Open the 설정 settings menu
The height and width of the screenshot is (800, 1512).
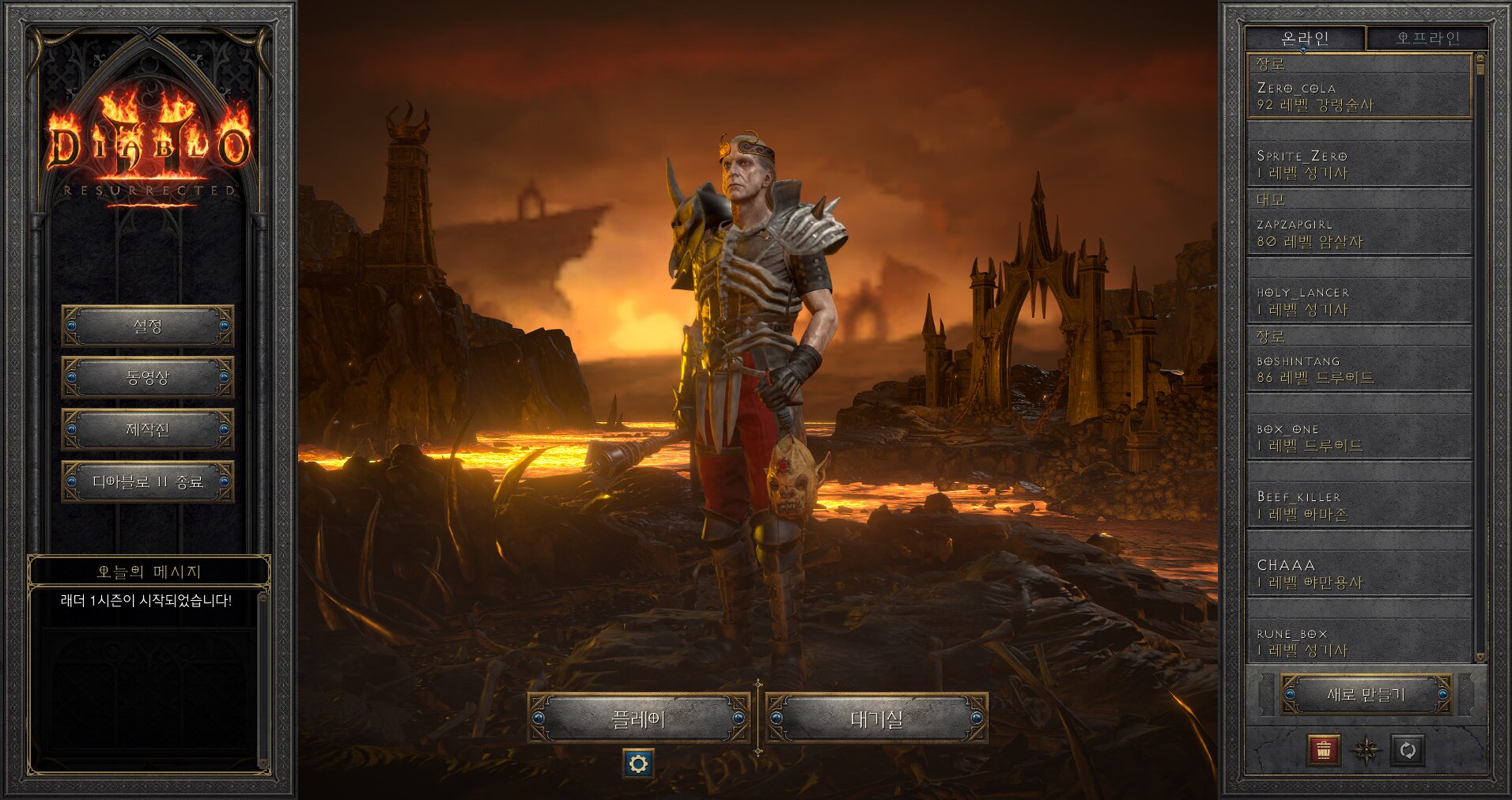[148, 326]
